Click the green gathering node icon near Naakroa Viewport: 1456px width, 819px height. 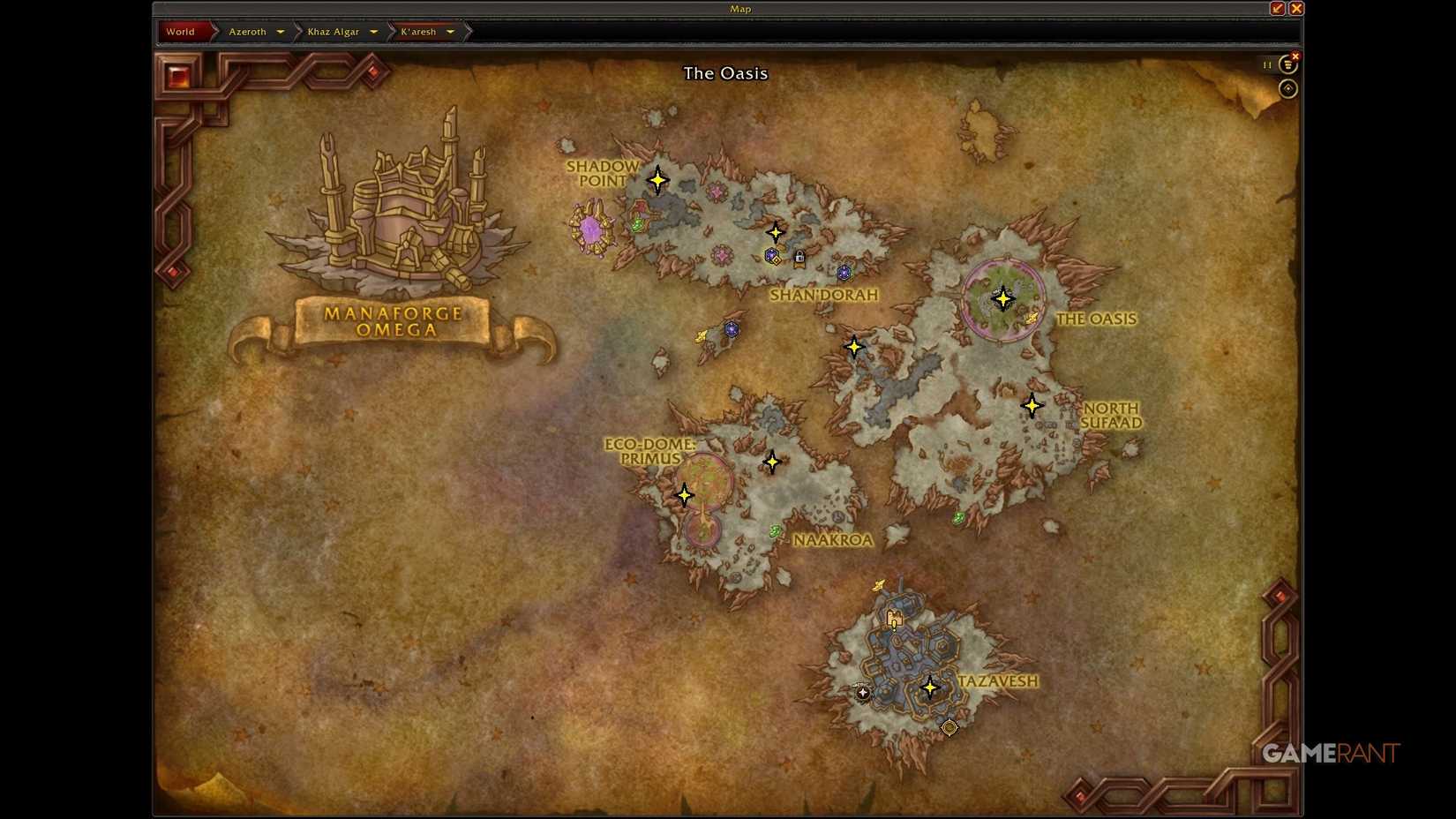775,530
